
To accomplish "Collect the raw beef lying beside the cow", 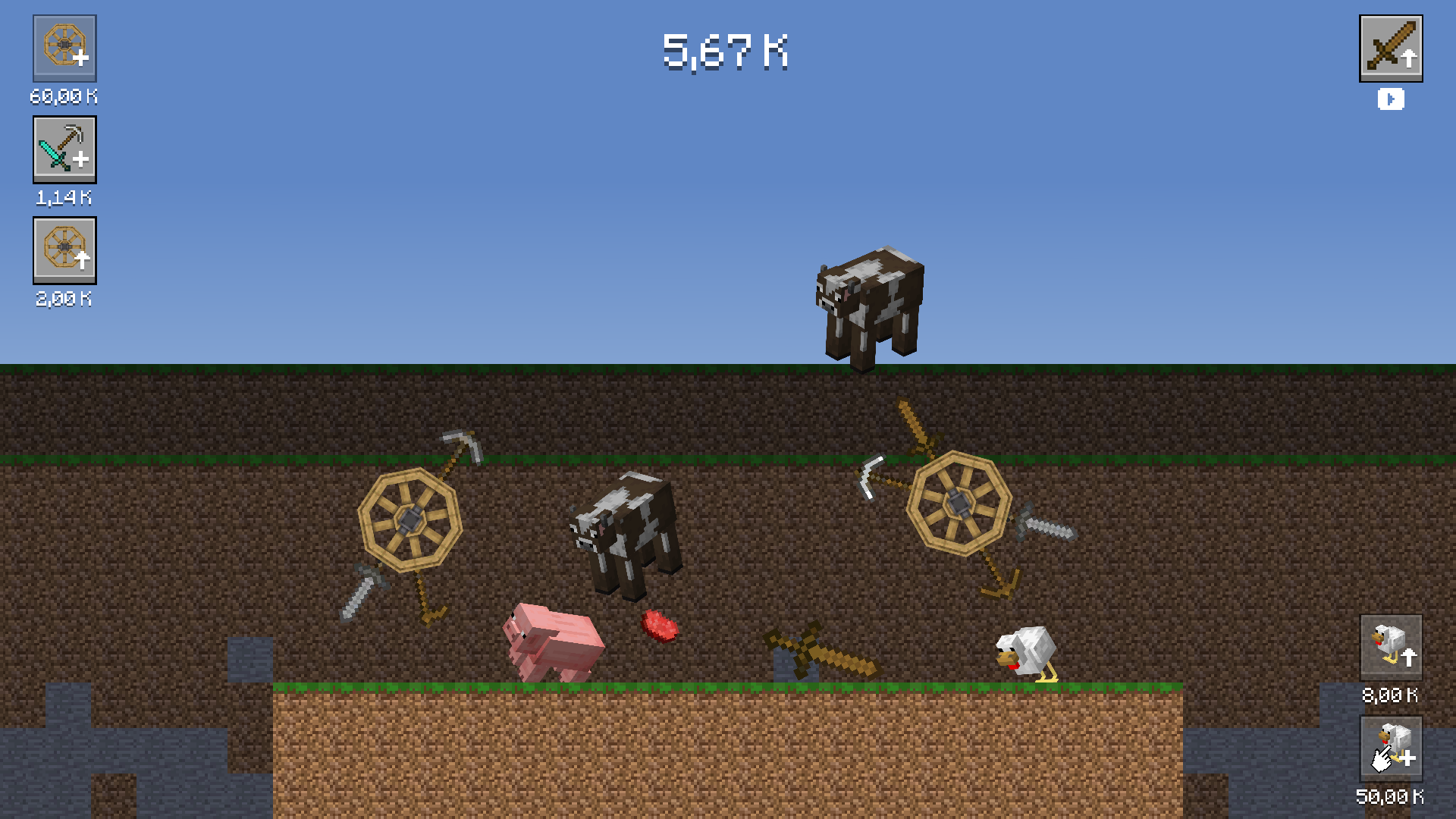I will [660, 626].
